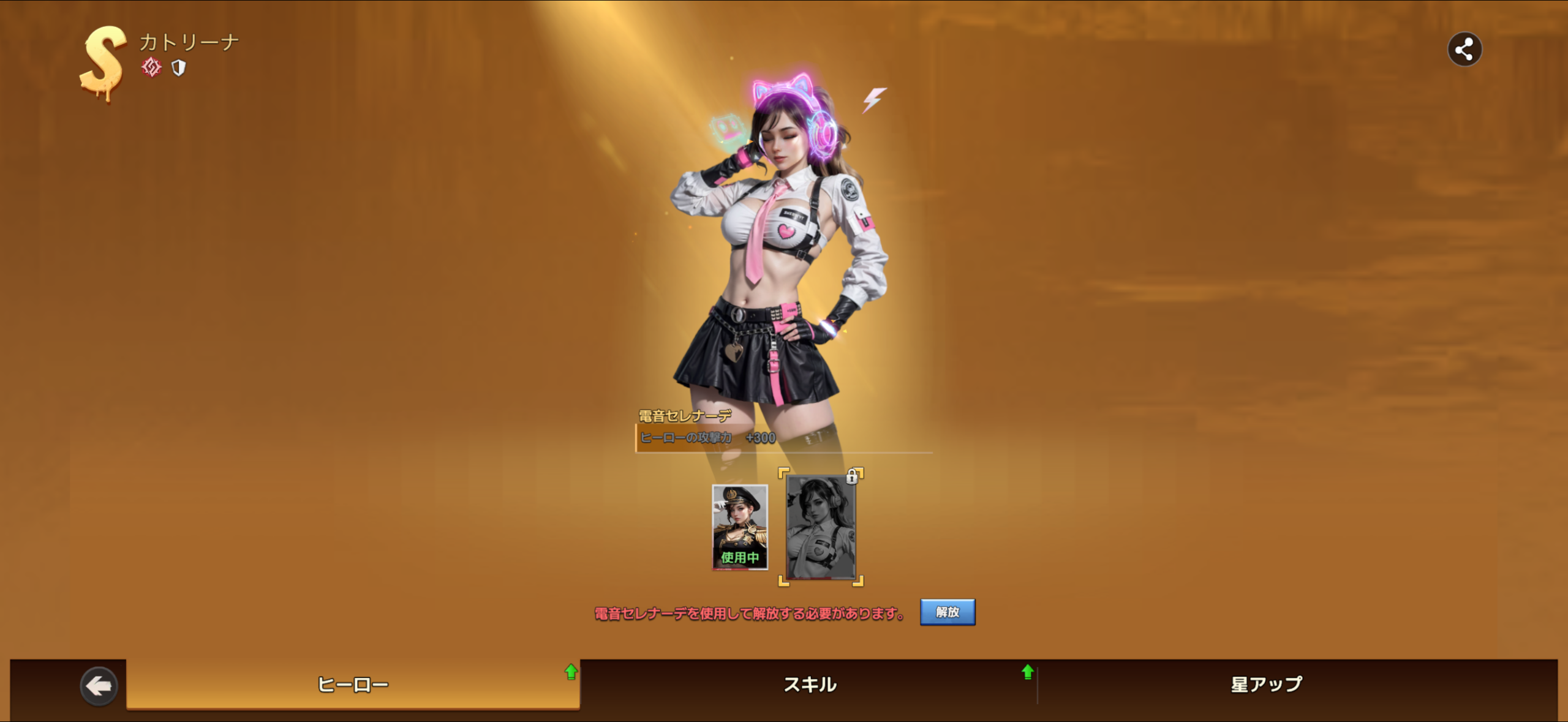1568x722 pixels.
Task: Tap the pink faction emblem icon
Action: coord(151,67)
